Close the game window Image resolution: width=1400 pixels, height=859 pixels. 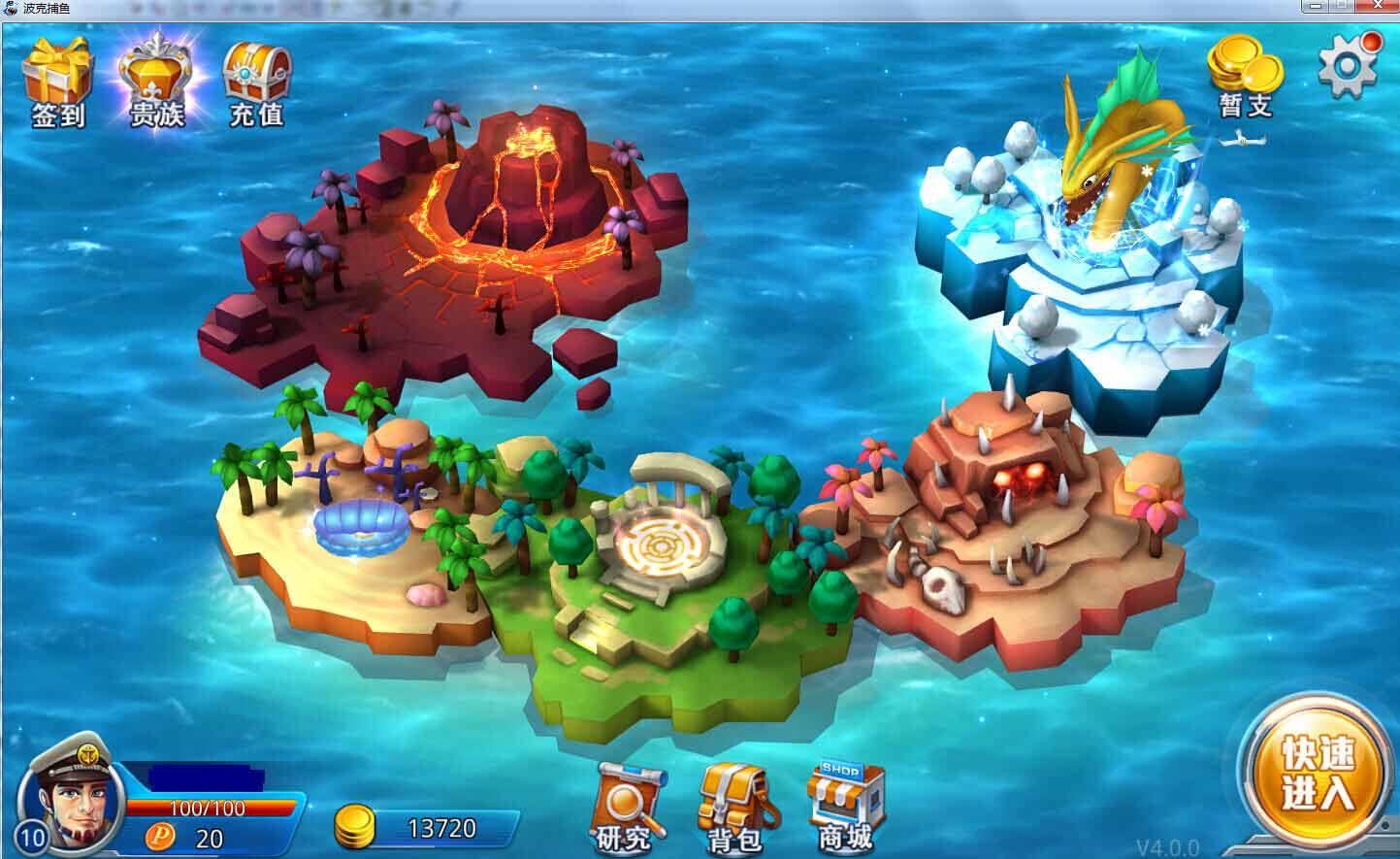click(1379, 7)
